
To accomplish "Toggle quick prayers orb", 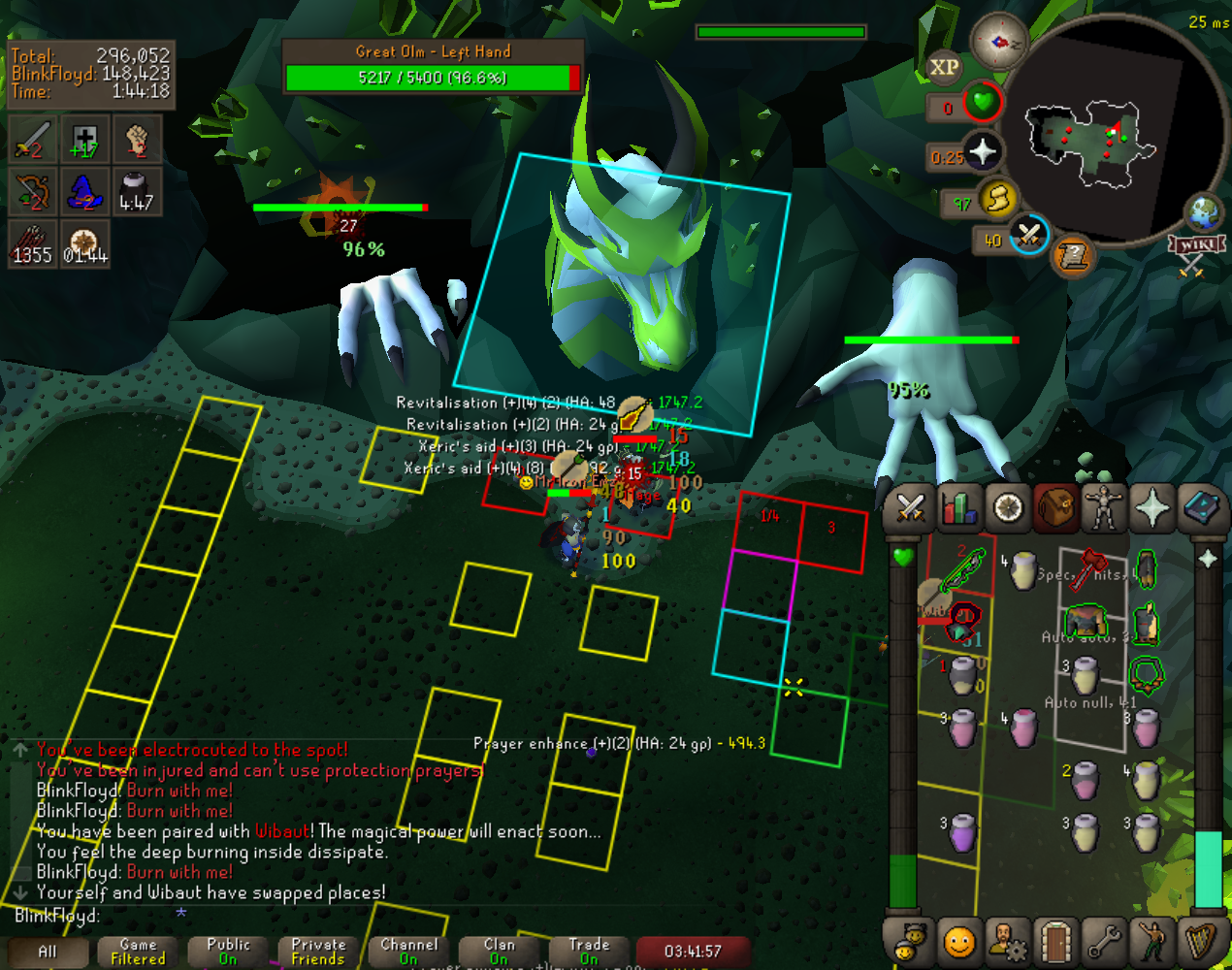I will tap(983, 152).
